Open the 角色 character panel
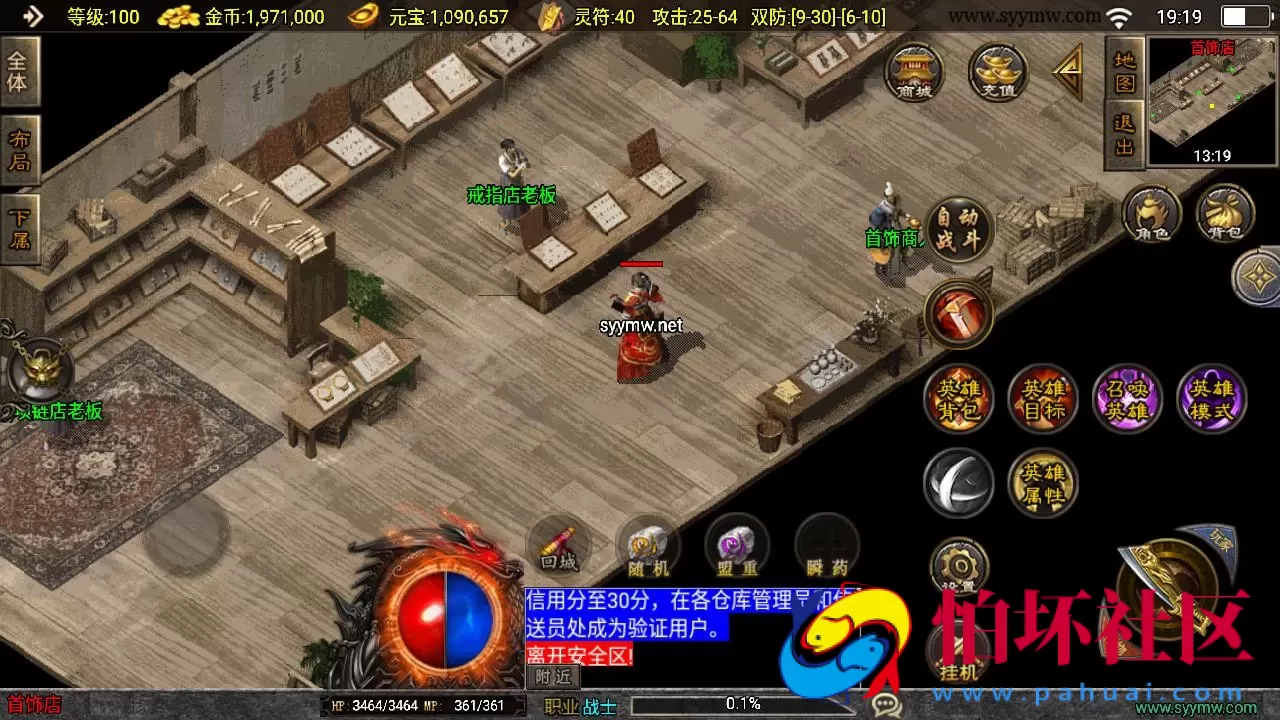Viewport: 1280px width, 720px height. [1152, 213]
